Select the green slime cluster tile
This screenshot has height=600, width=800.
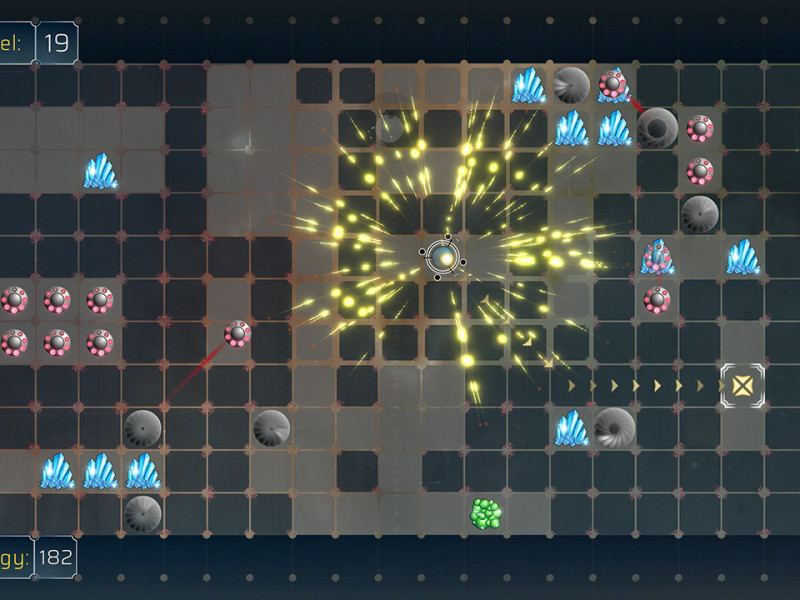pyautogui.click(x=486, y=514)
